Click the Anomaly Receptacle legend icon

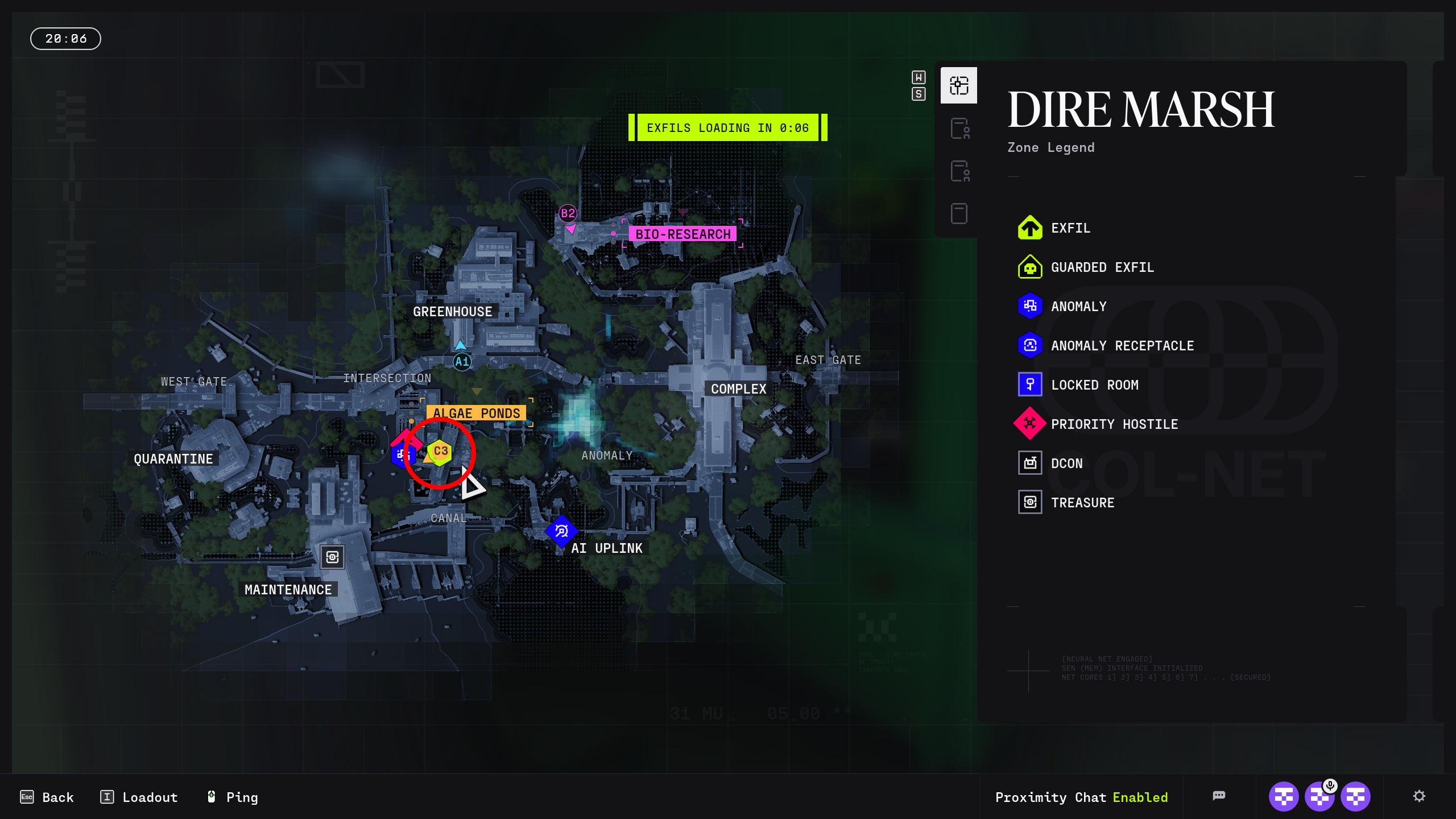pyautogui.click(x=1029, y=345)
